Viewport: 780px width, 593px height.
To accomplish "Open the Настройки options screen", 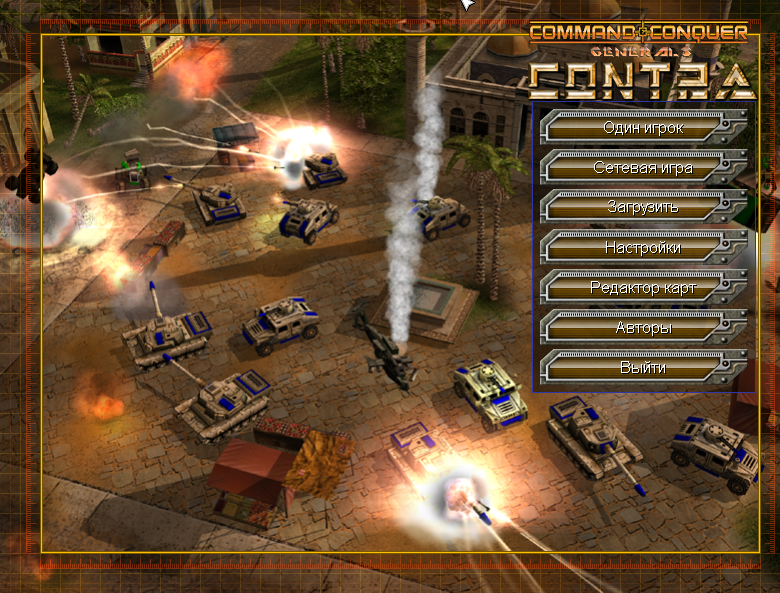I will pos(642,247).
